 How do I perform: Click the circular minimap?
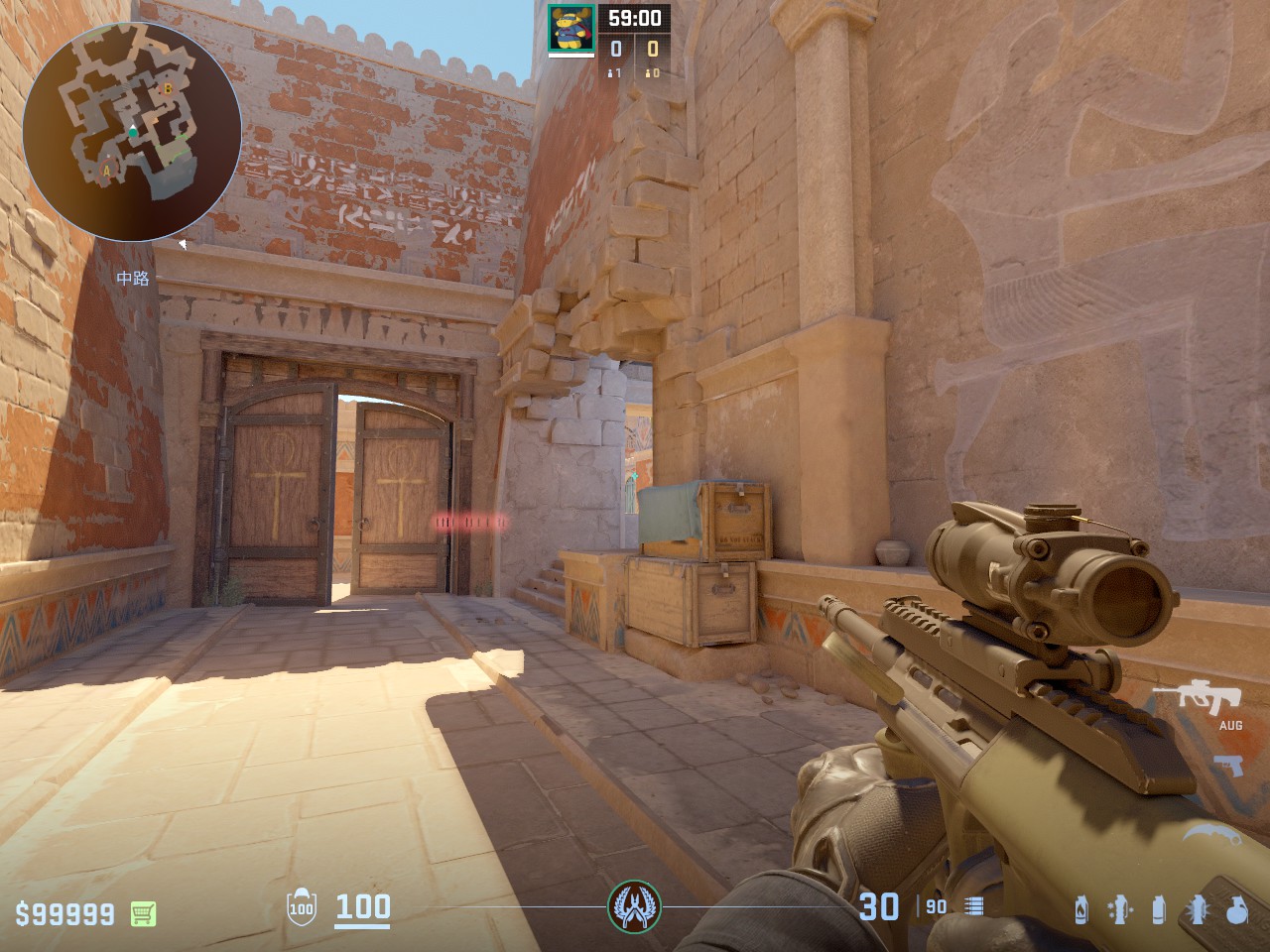[x=131, y=131]
